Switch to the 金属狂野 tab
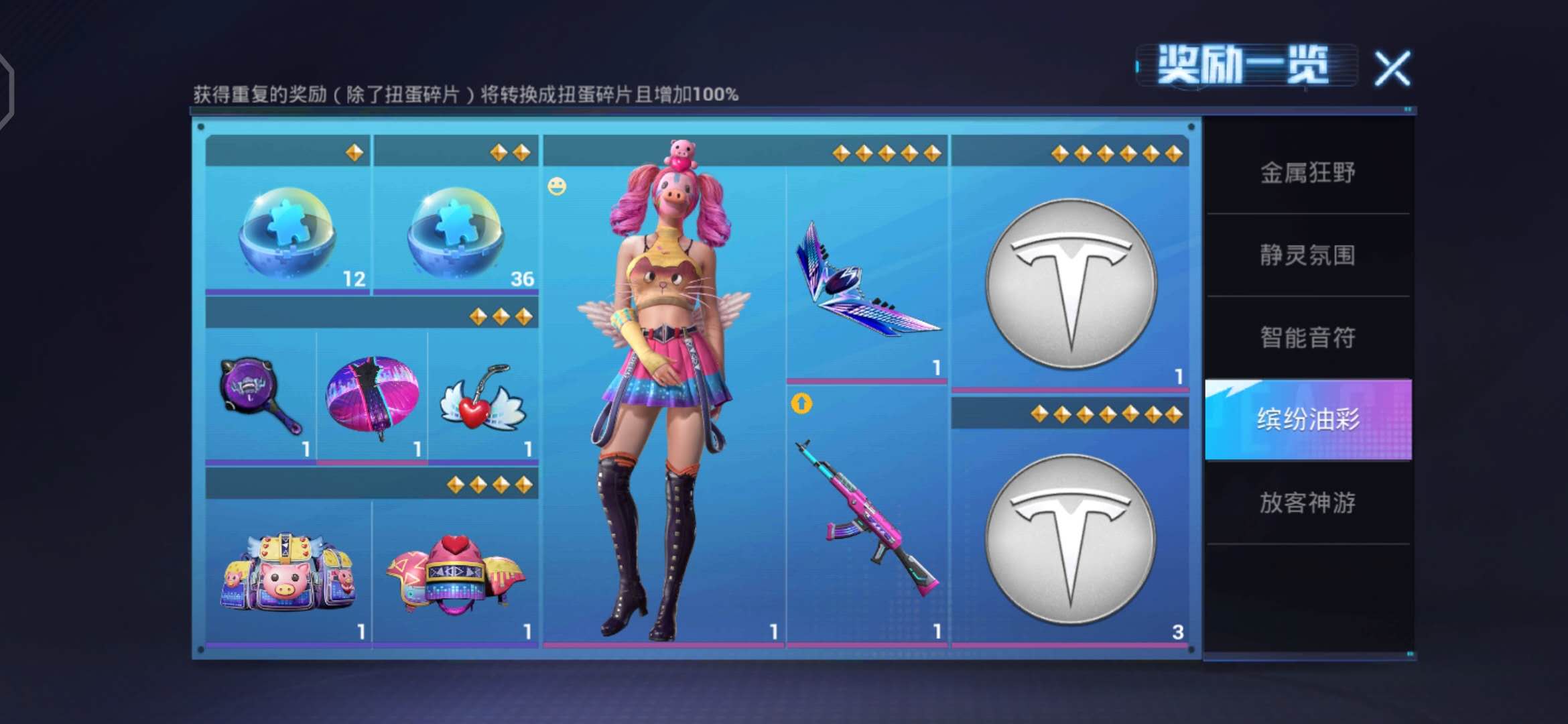The image size is (1568, 724). tap(1307, 173)
